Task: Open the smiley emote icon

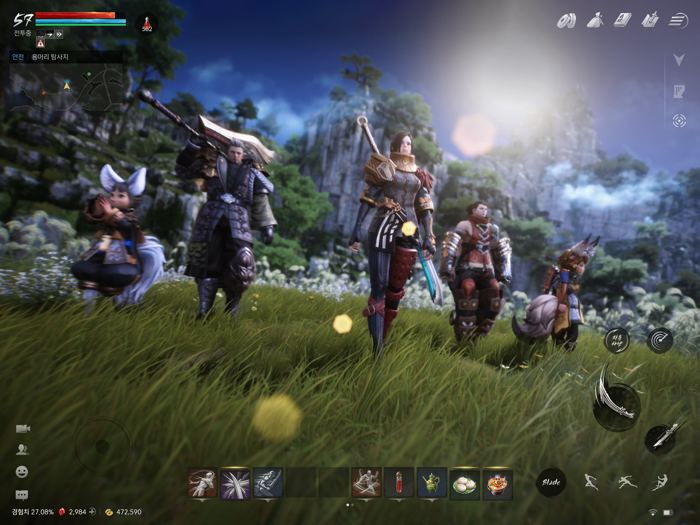Action: click(22, 472)
